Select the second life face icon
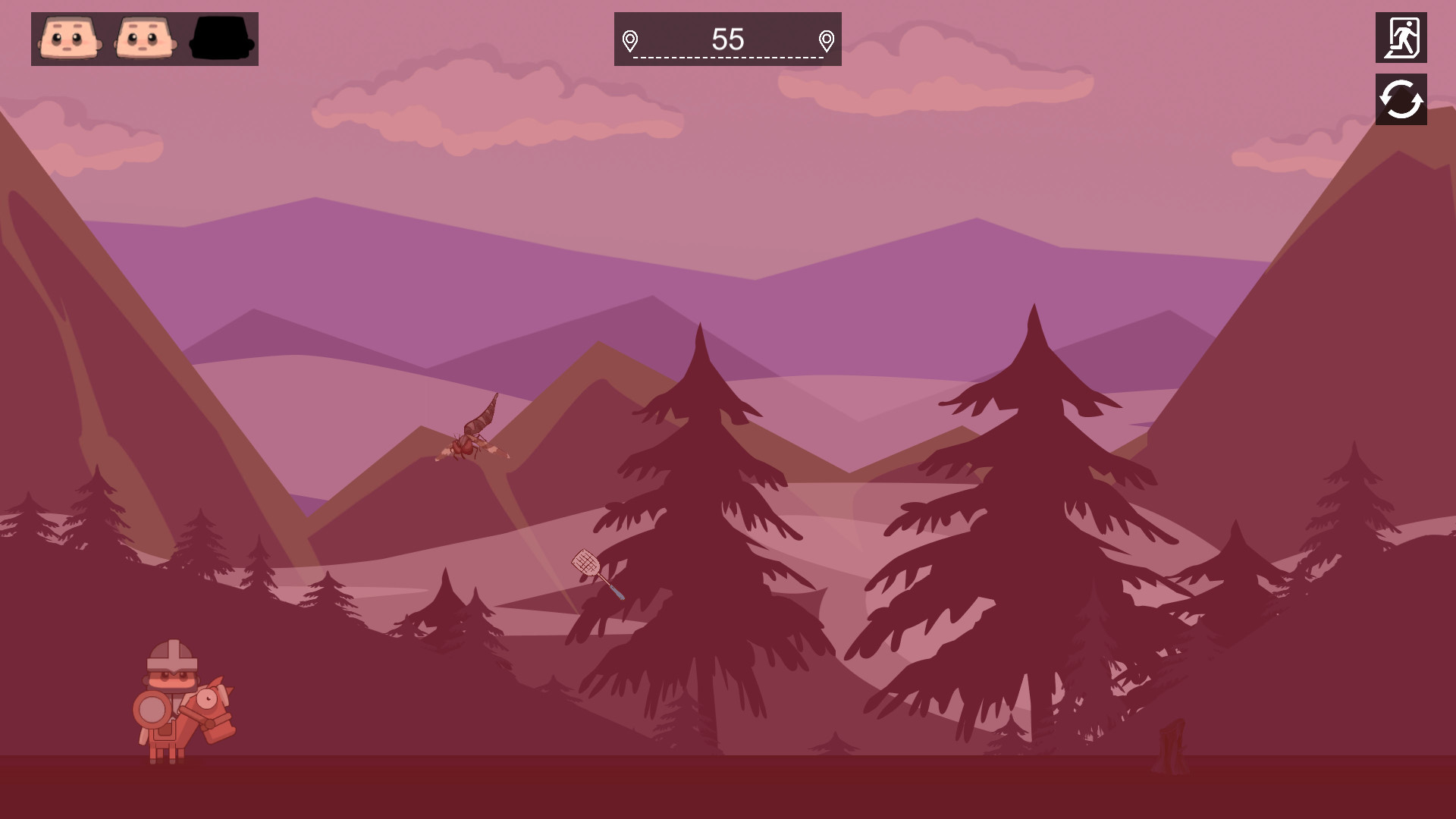Image resolution: width=1456 pixels, height=819 pixels. [x=144, y=39]
